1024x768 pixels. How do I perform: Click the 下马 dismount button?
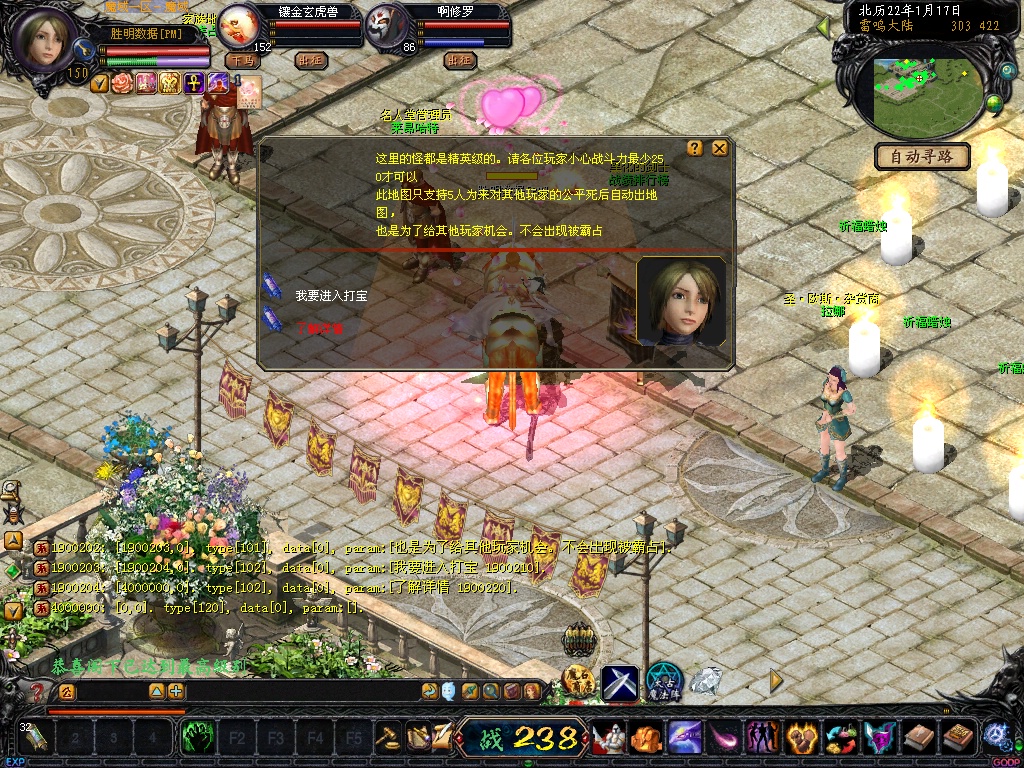pyautogui.click(x=243, y=60)
